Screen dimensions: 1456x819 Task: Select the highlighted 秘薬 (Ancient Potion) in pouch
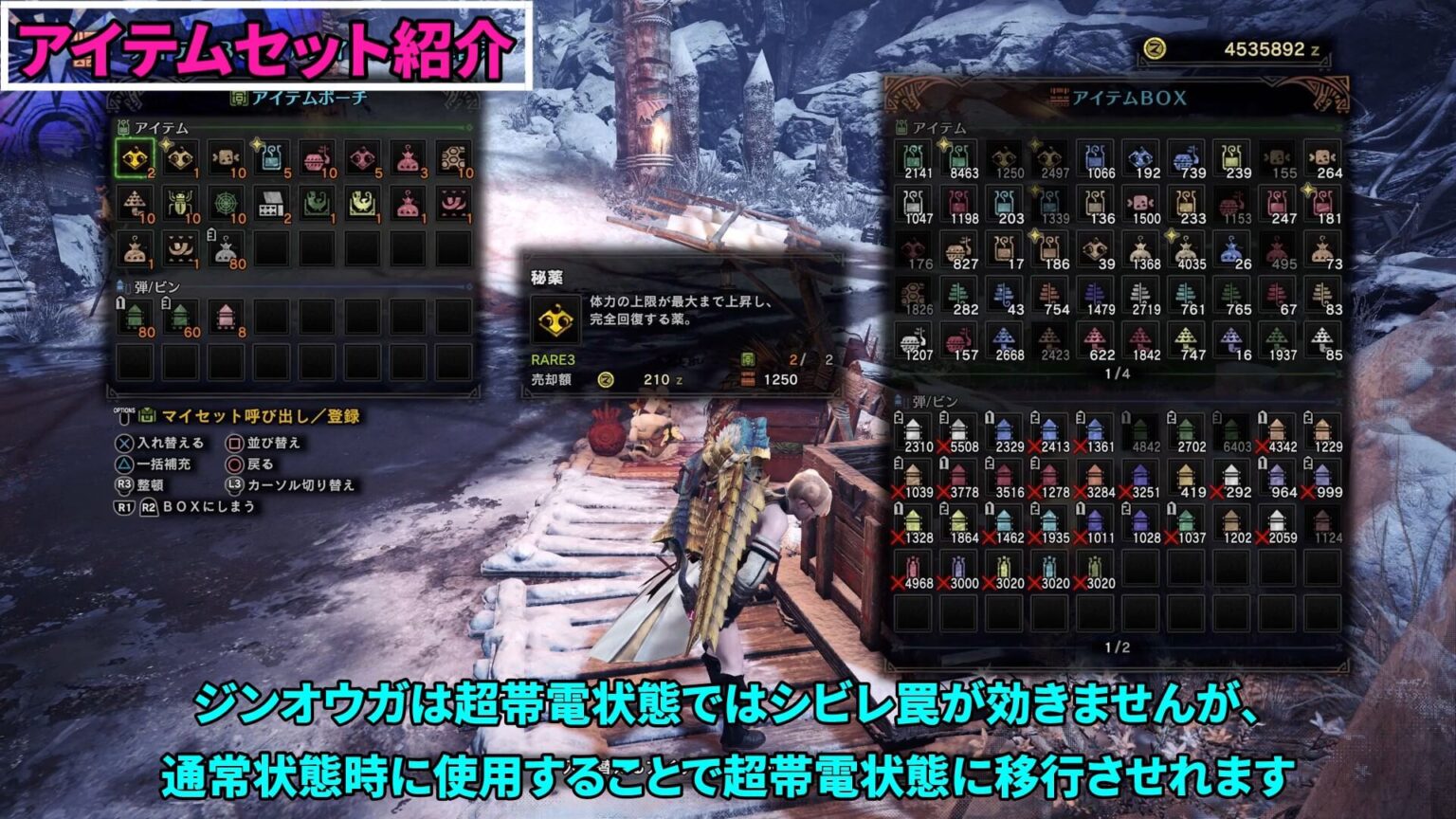tap(137, 159)
